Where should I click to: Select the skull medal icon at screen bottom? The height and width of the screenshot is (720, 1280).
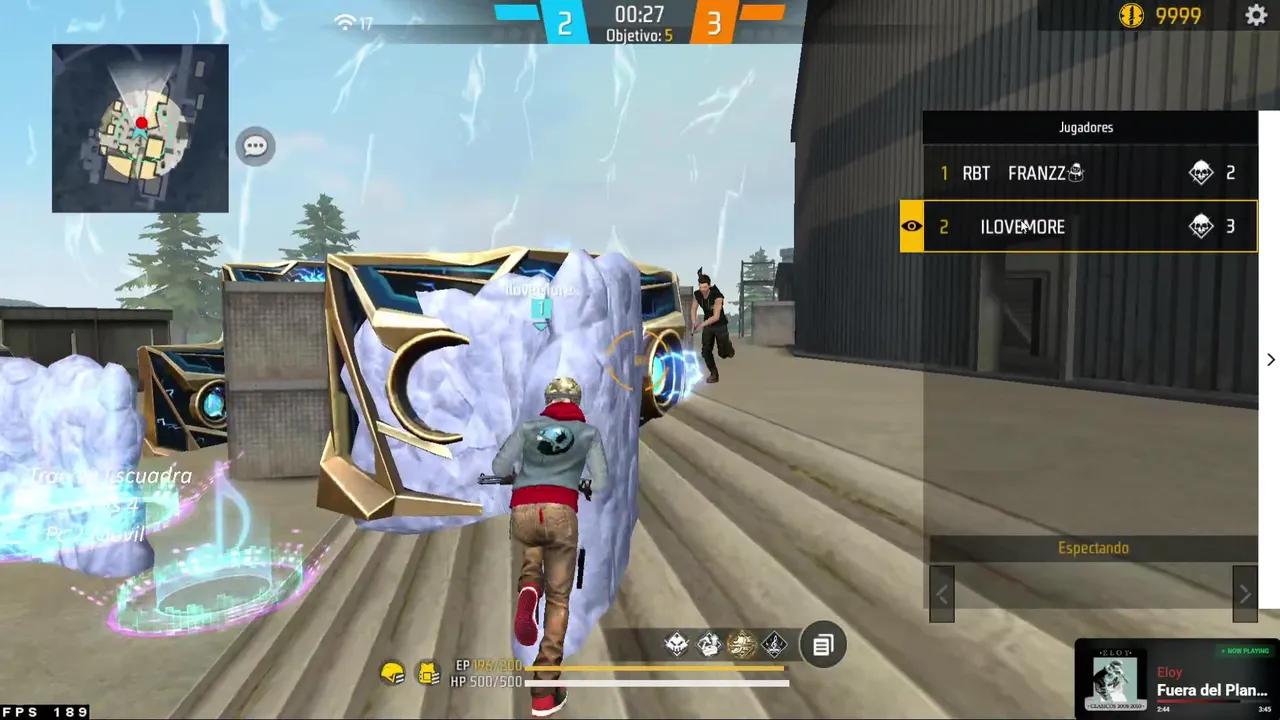[676, 644]
